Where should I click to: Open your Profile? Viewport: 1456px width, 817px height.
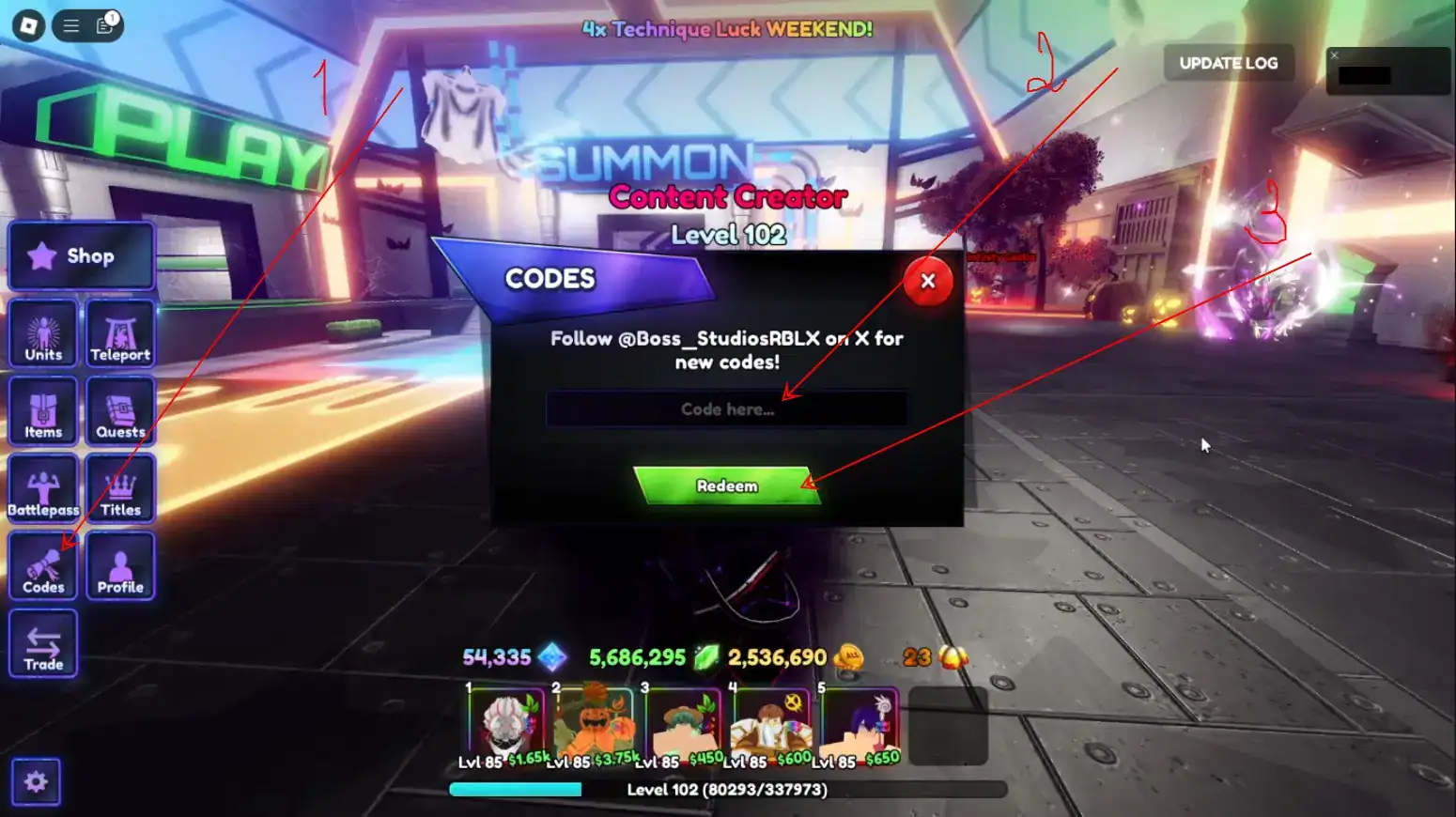tap(119, 564)
